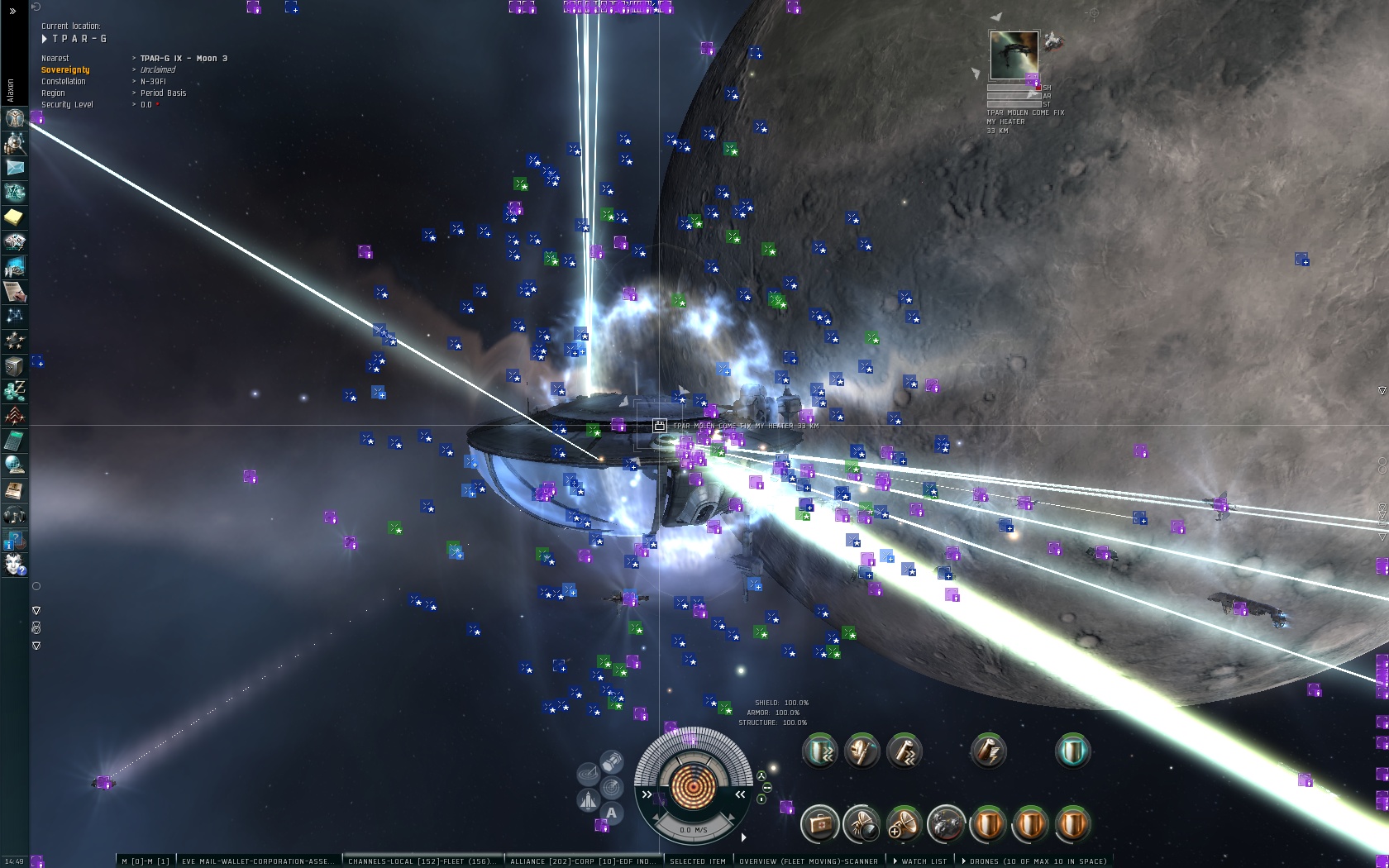1389x868 pixels.
Task: Open the Jukebox headphones icon
Action: [15, 516]
